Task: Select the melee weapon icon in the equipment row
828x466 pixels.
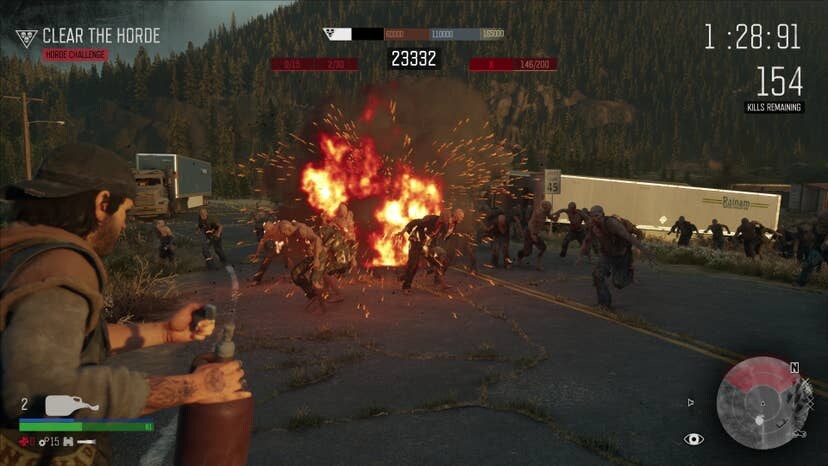Action: pyautogui.click(x=87, y=441)
